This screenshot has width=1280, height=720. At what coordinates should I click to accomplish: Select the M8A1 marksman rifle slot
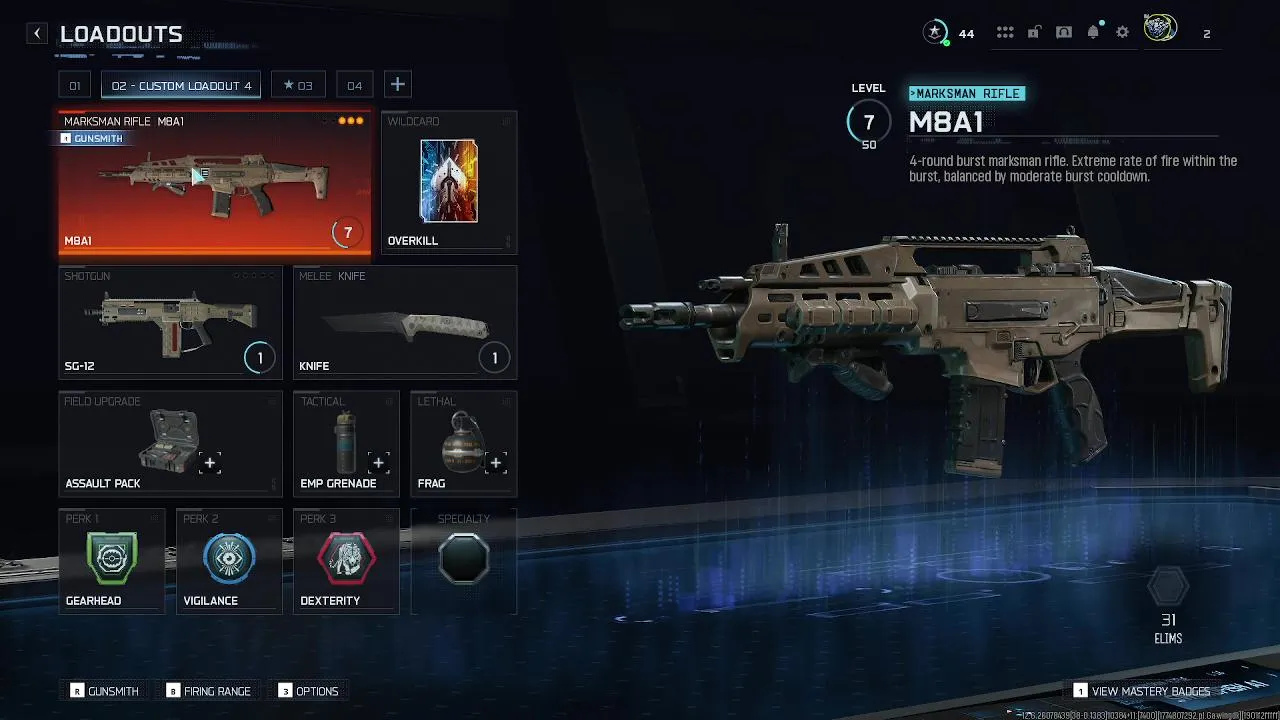[x=214, y=183]
